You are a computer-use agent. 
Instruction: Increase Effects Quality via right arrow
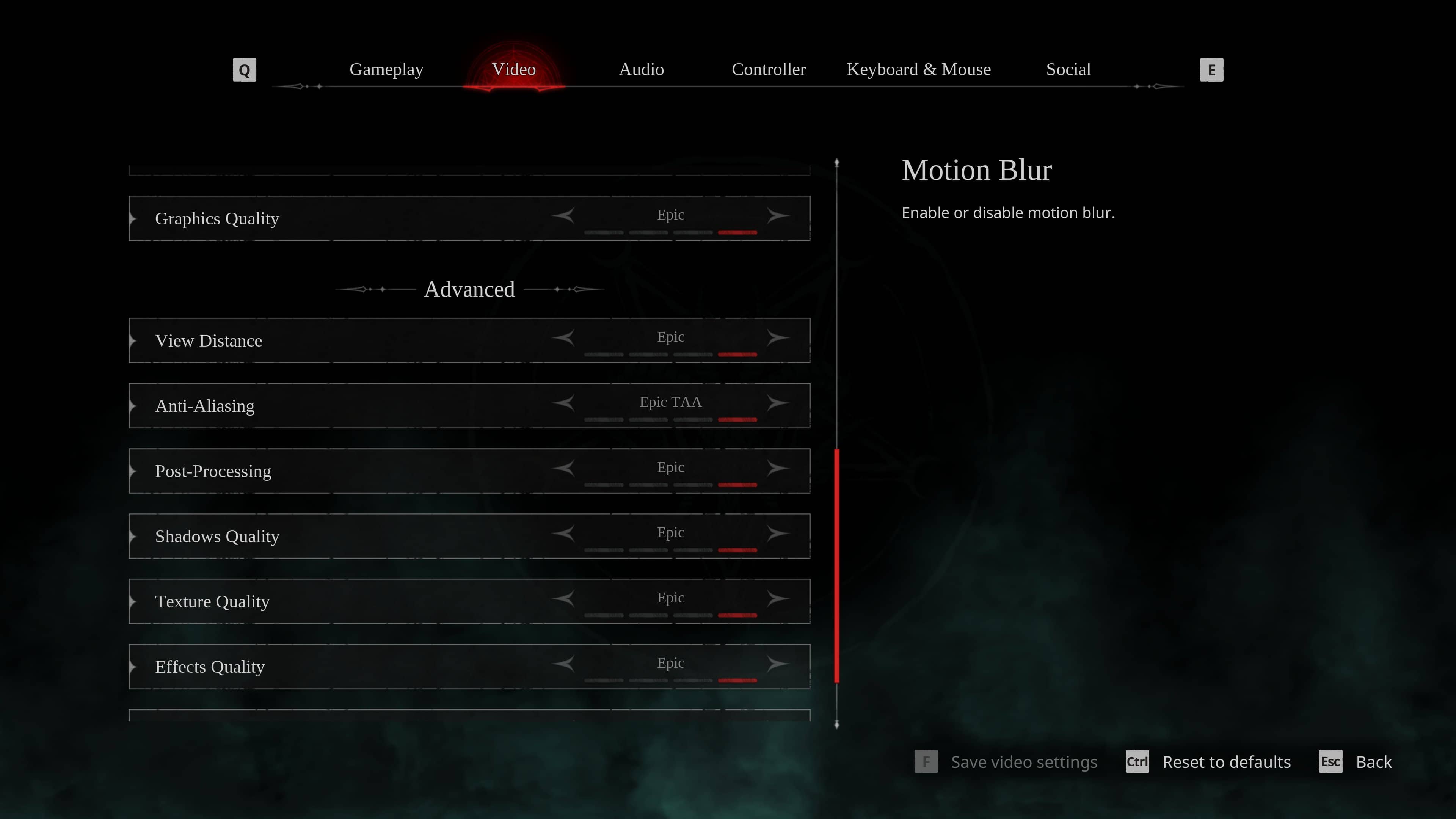778,664
